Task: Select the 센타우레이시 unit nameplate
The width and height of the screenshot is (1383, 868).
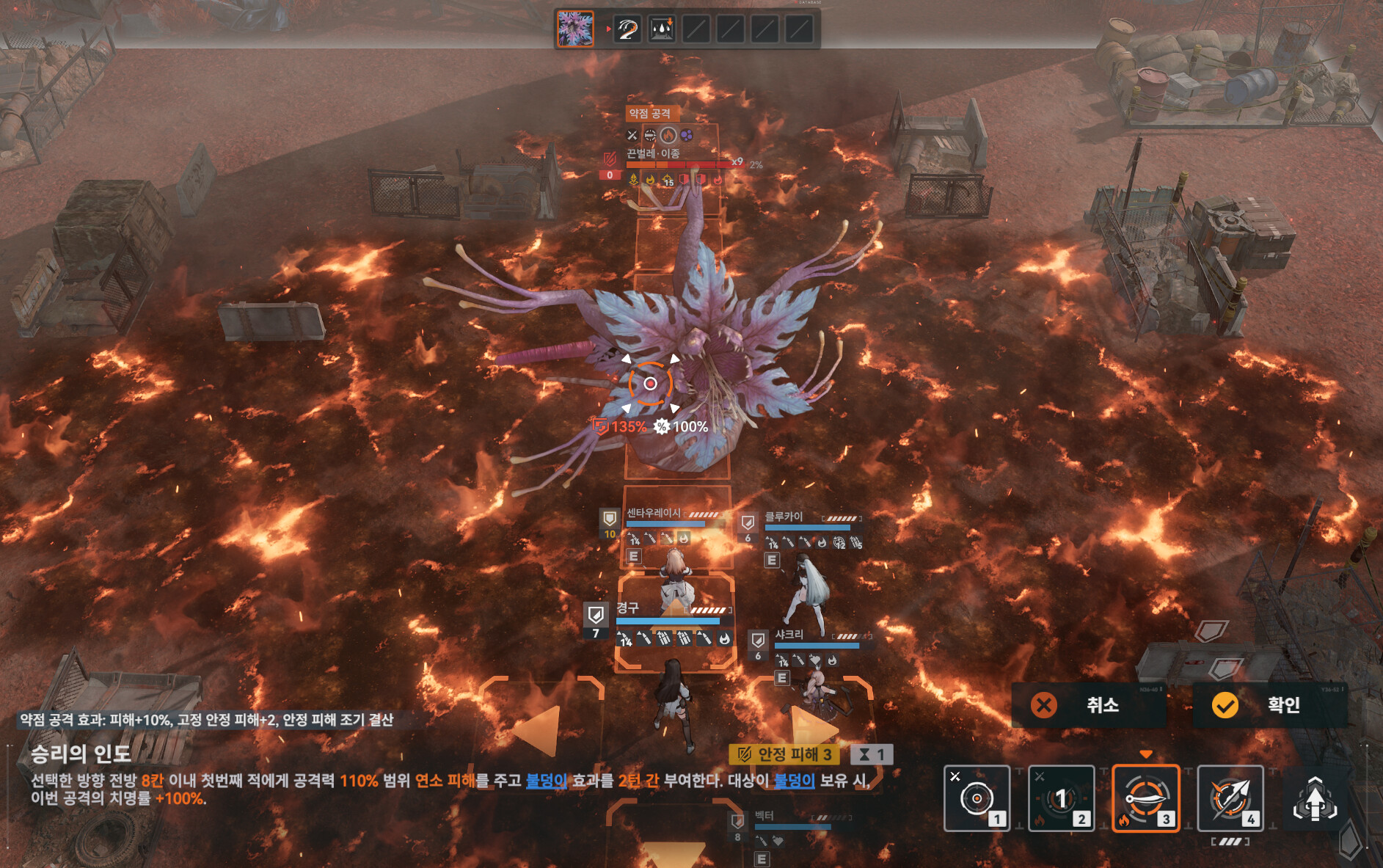Action: tap(654, 513)
